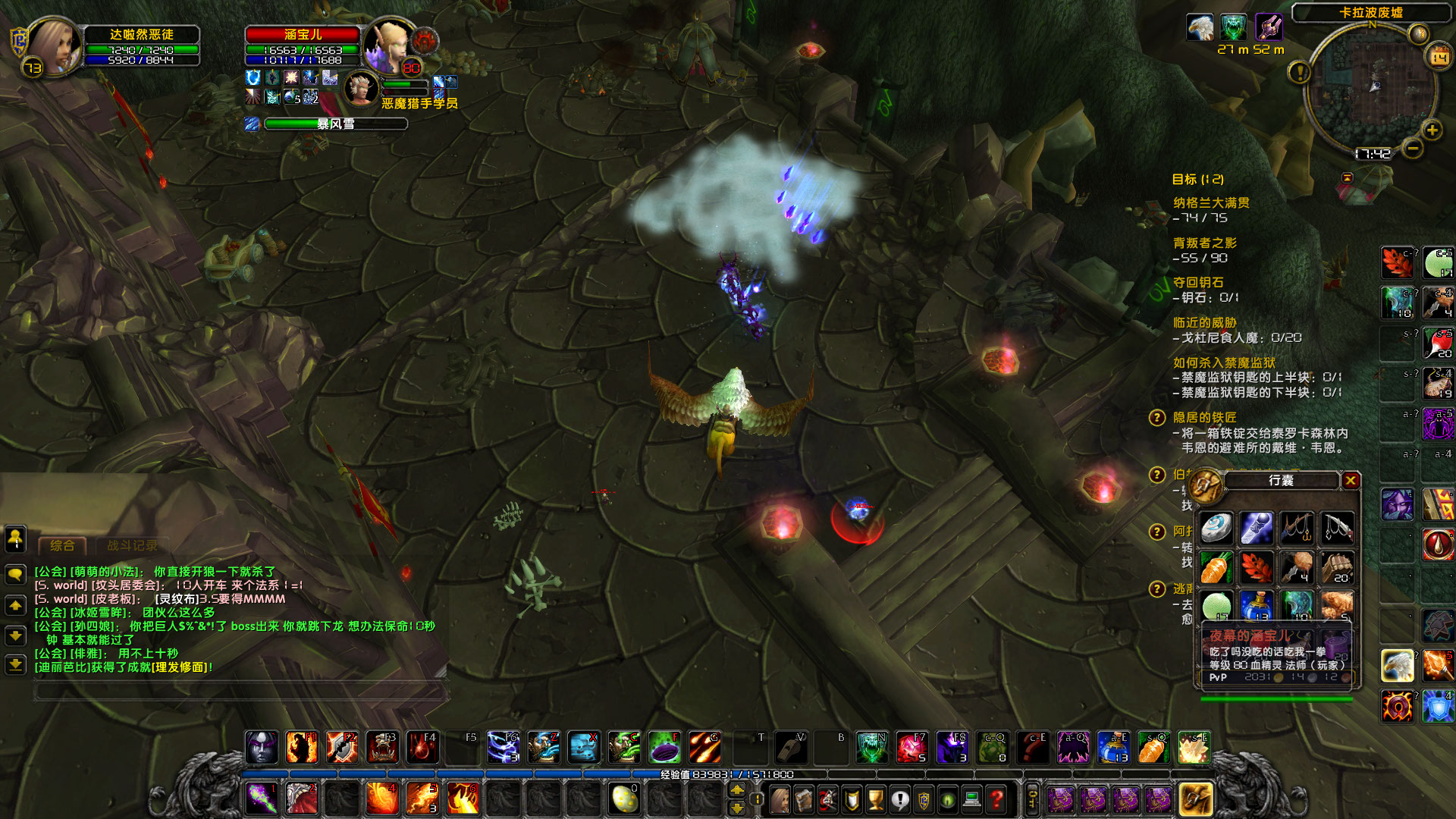Open the achievements trophy icon
This screenshot has width=1456, height=819.
click(x=875, y=799)
